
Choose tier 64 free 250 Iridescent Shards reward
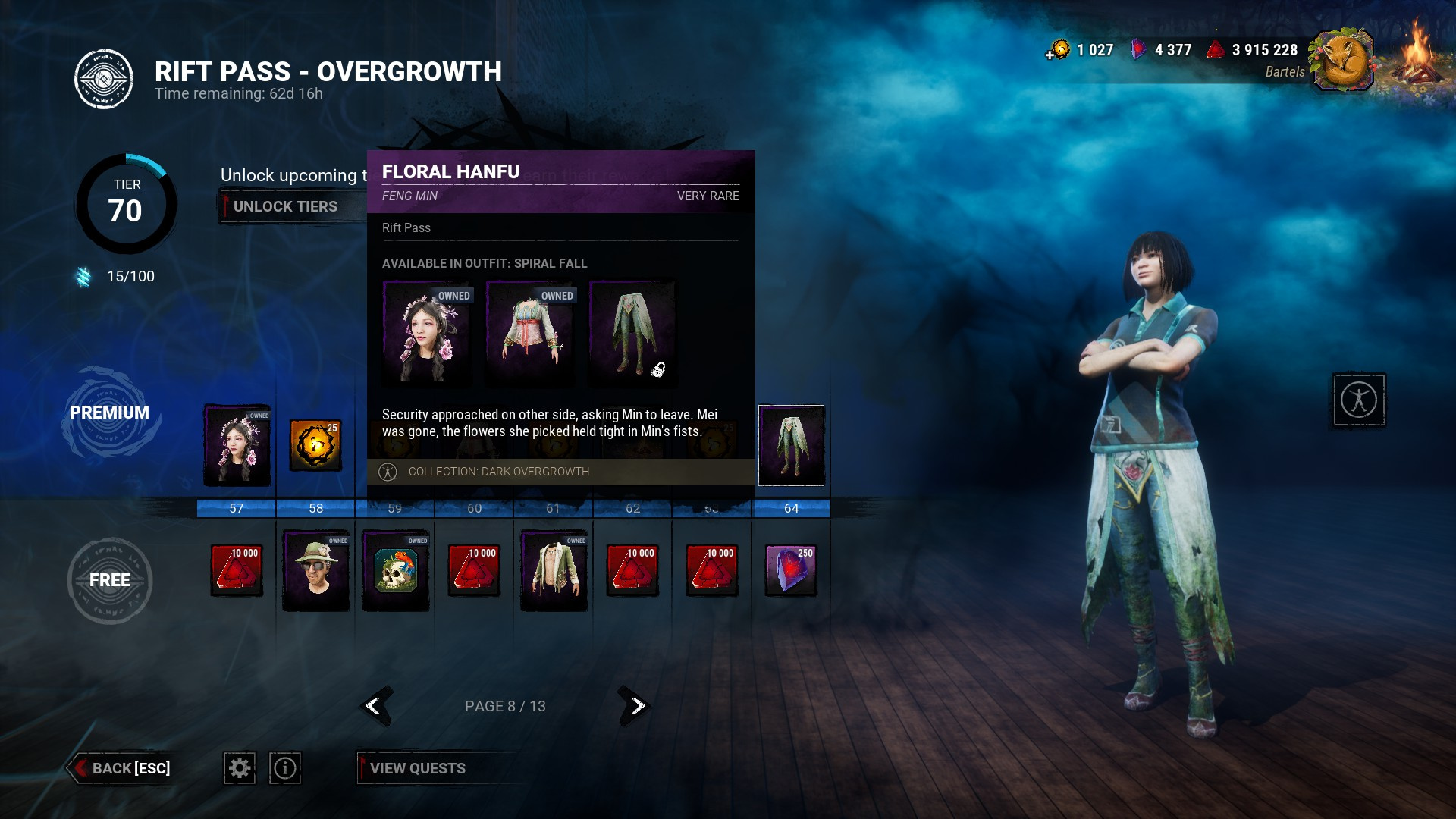click(x=791, y=570)
